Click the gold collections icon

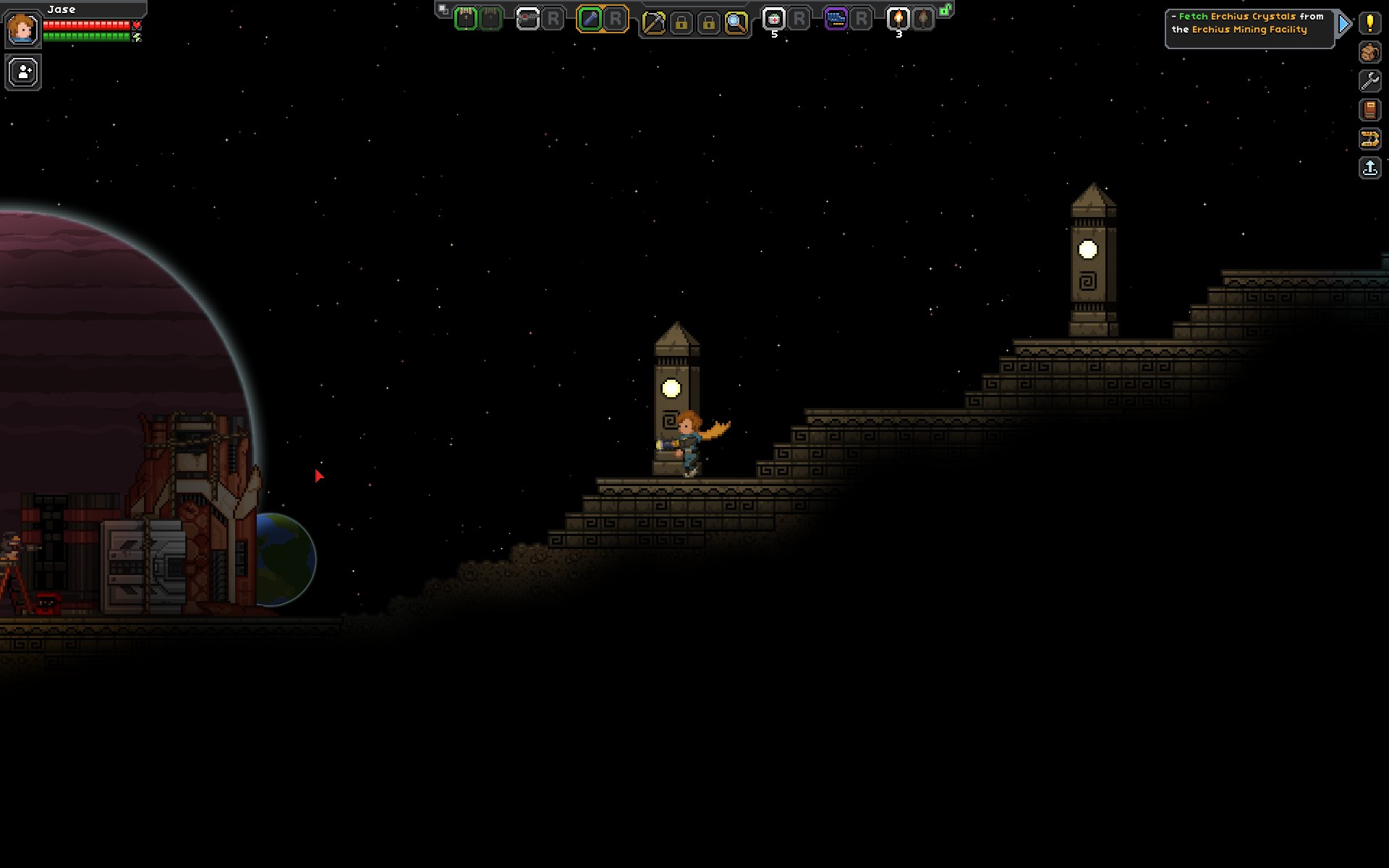coord(1369,139)
